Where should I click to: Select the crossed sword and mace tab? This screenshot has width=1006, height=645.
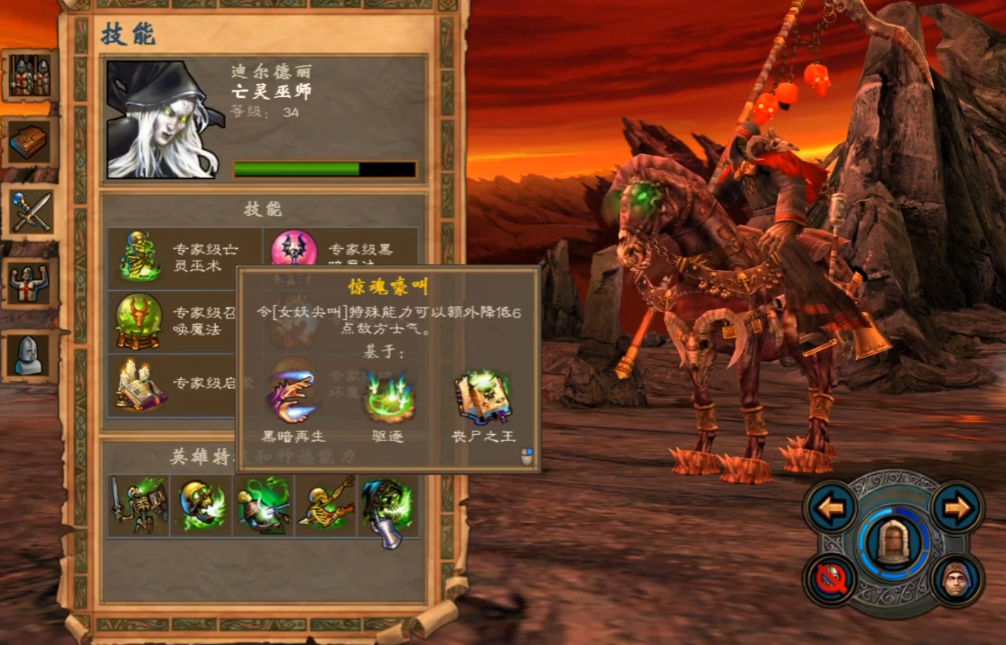[29, 211]
